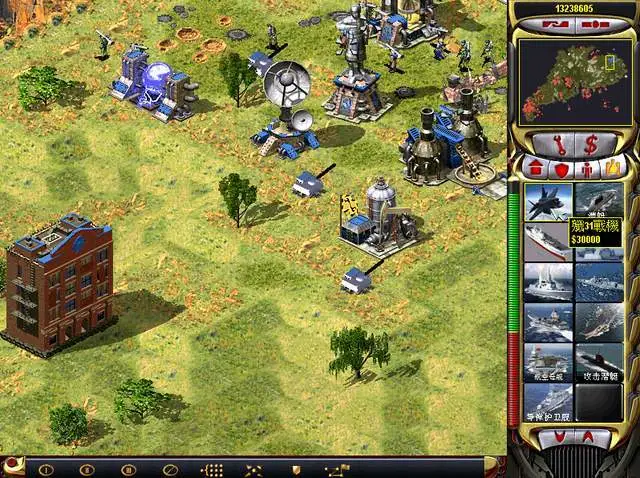Activate the repair wrench button

click(x=554, y=143)
